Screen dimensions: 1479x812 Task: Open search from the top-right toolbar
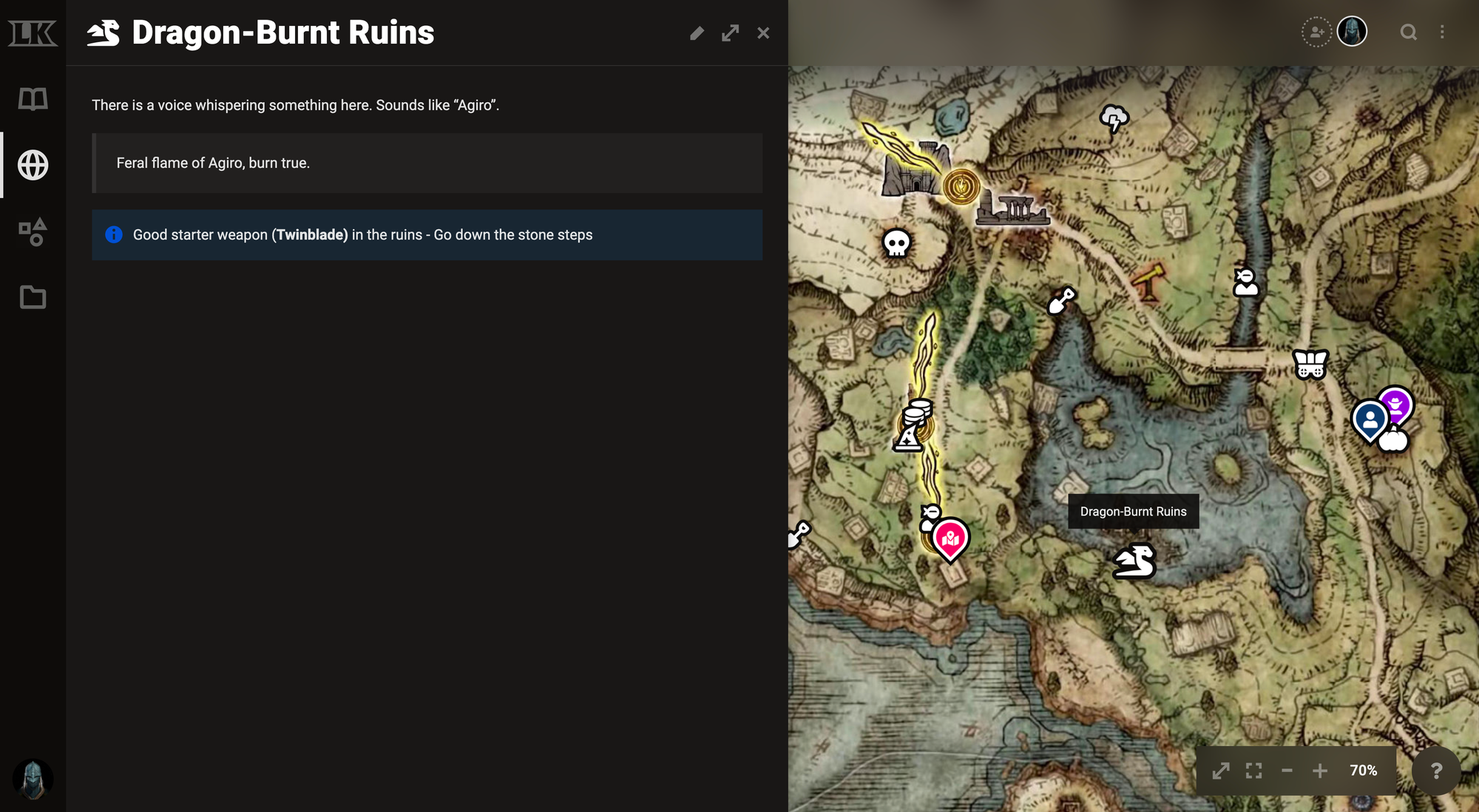click(1409, 33)
